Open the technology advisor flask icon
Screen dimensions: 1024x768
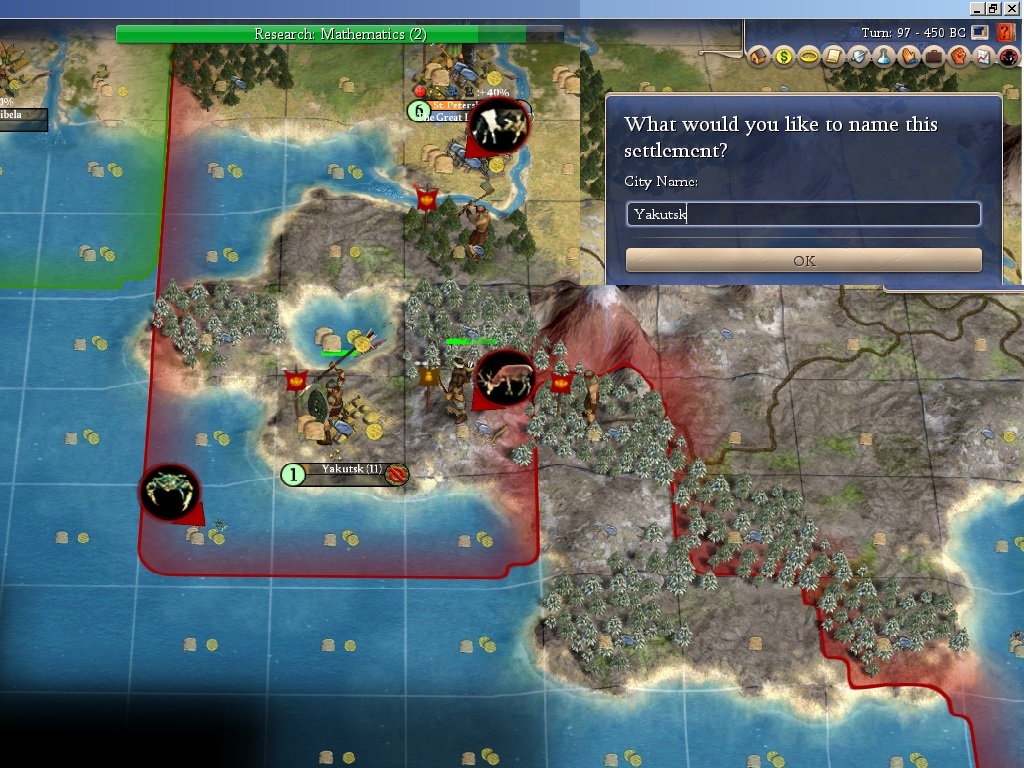click(884, 57)
